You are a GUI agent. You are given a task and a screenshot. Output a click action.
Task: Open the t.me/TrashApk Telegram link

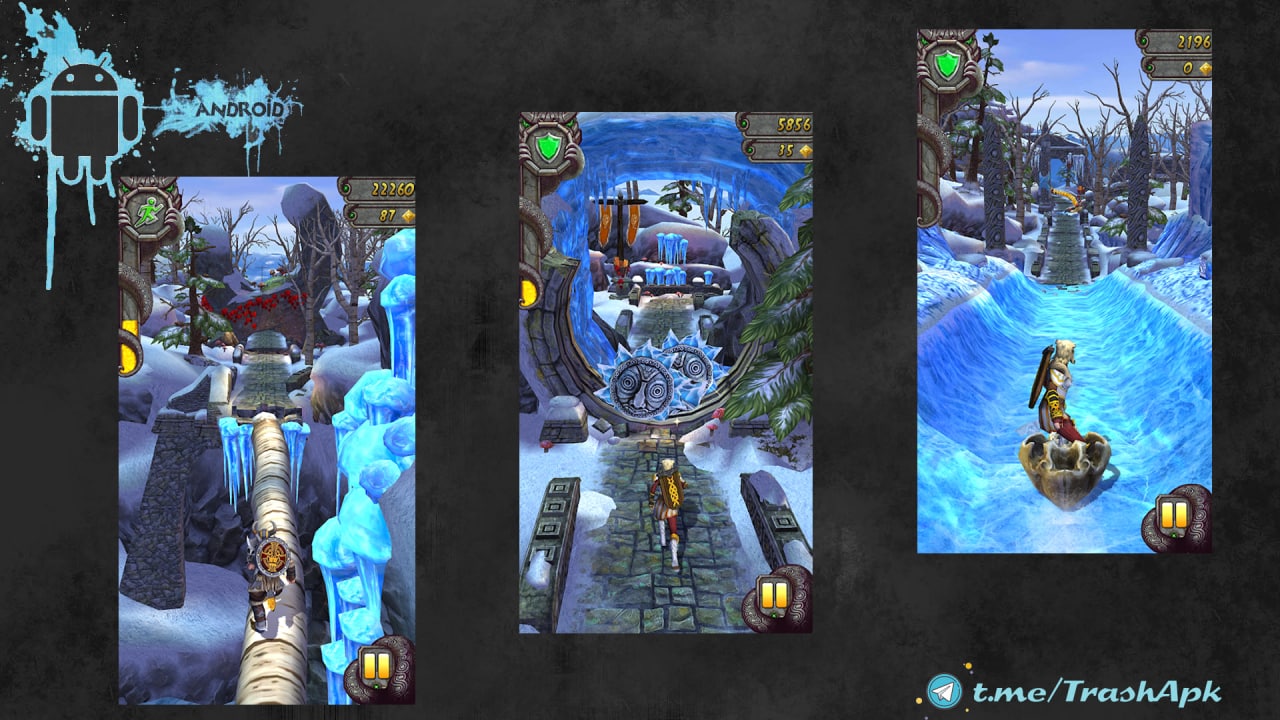pos(1075,691)
